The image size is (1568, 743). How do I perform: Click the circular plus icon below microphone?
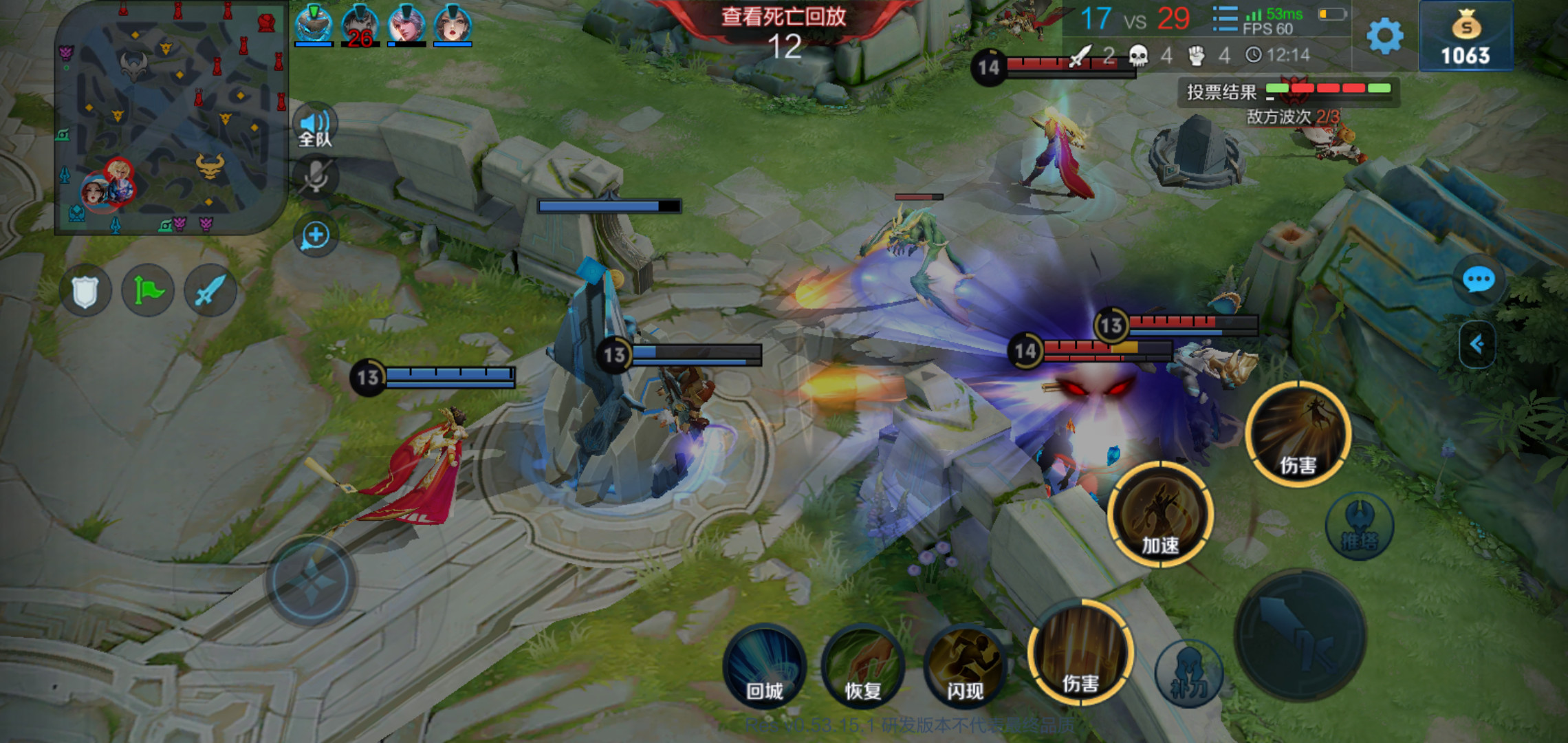[x=316, y=236]
